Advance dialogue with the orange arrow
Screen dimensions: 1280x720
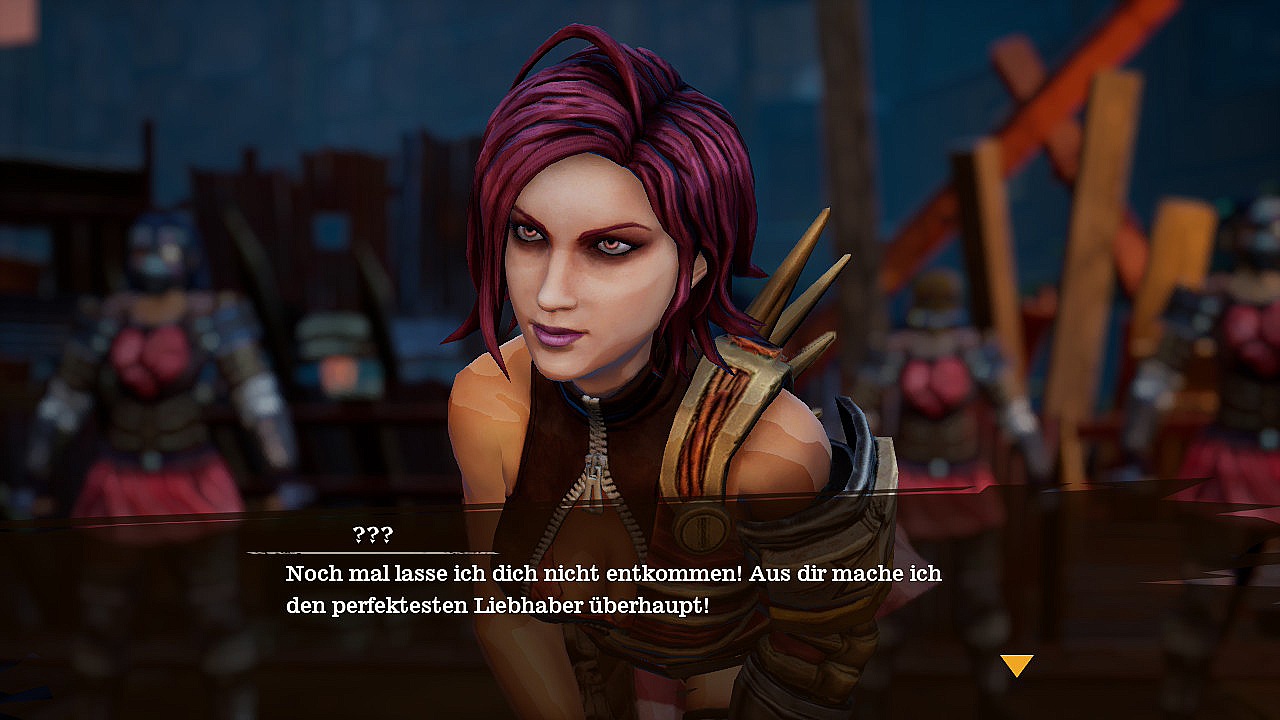click(1016, 664)
